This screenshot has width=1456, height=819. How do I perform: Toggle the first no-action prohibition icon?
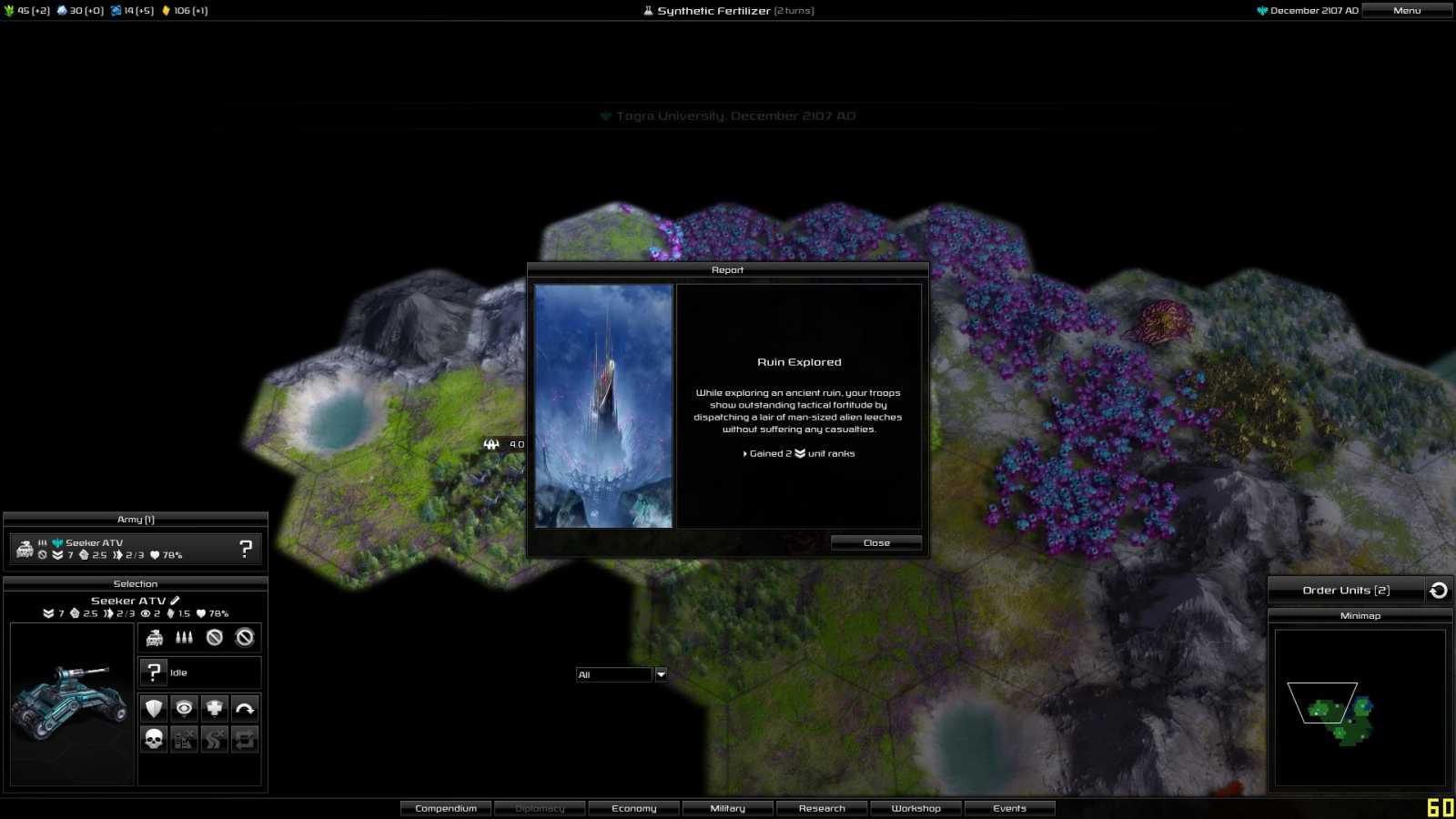point(213,637)
